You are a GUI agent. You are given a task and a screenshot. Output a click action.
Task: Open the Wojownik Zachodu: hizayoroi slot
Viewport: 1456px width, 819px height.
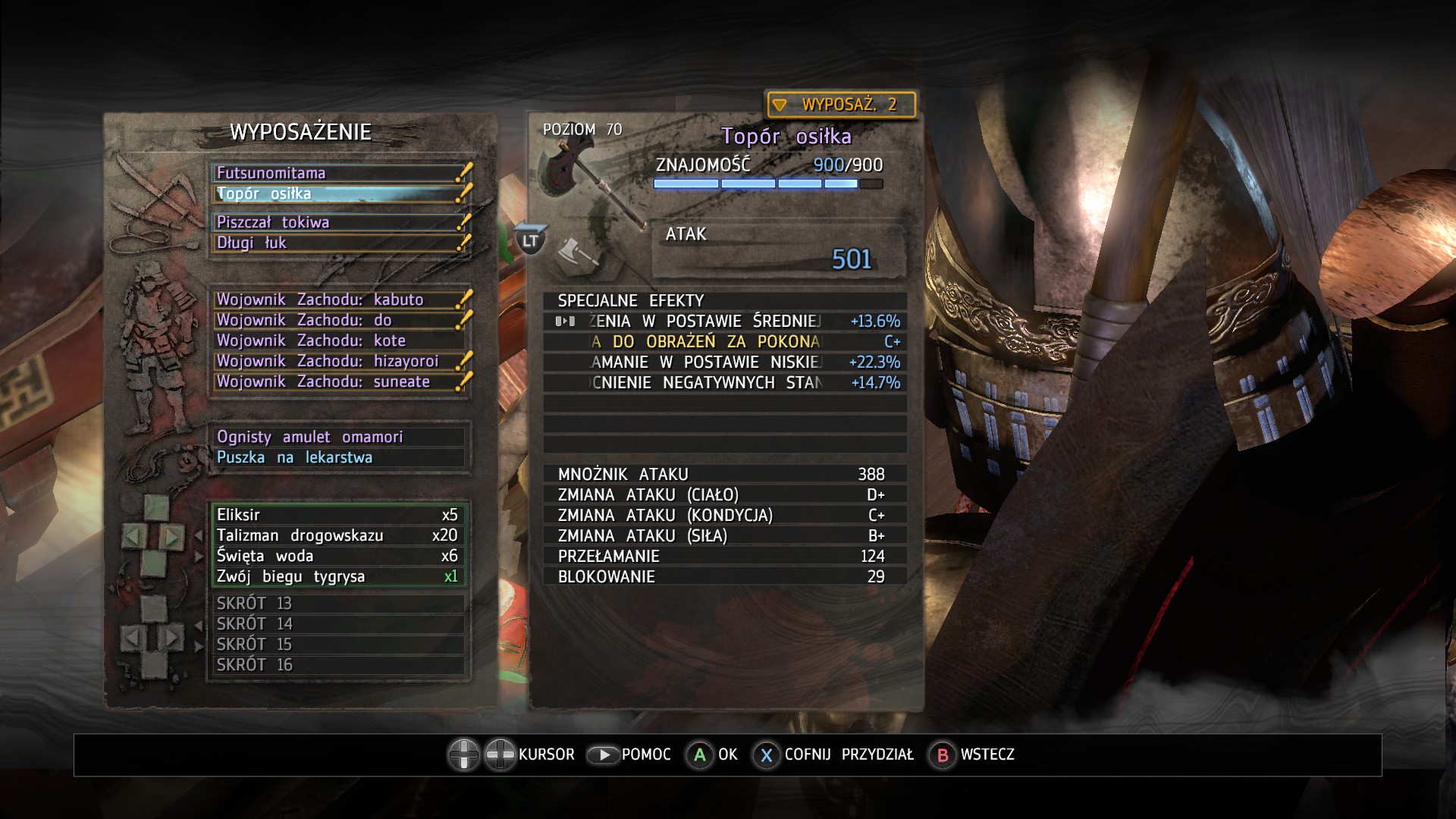pyautogui.click(x=338, y=361)
